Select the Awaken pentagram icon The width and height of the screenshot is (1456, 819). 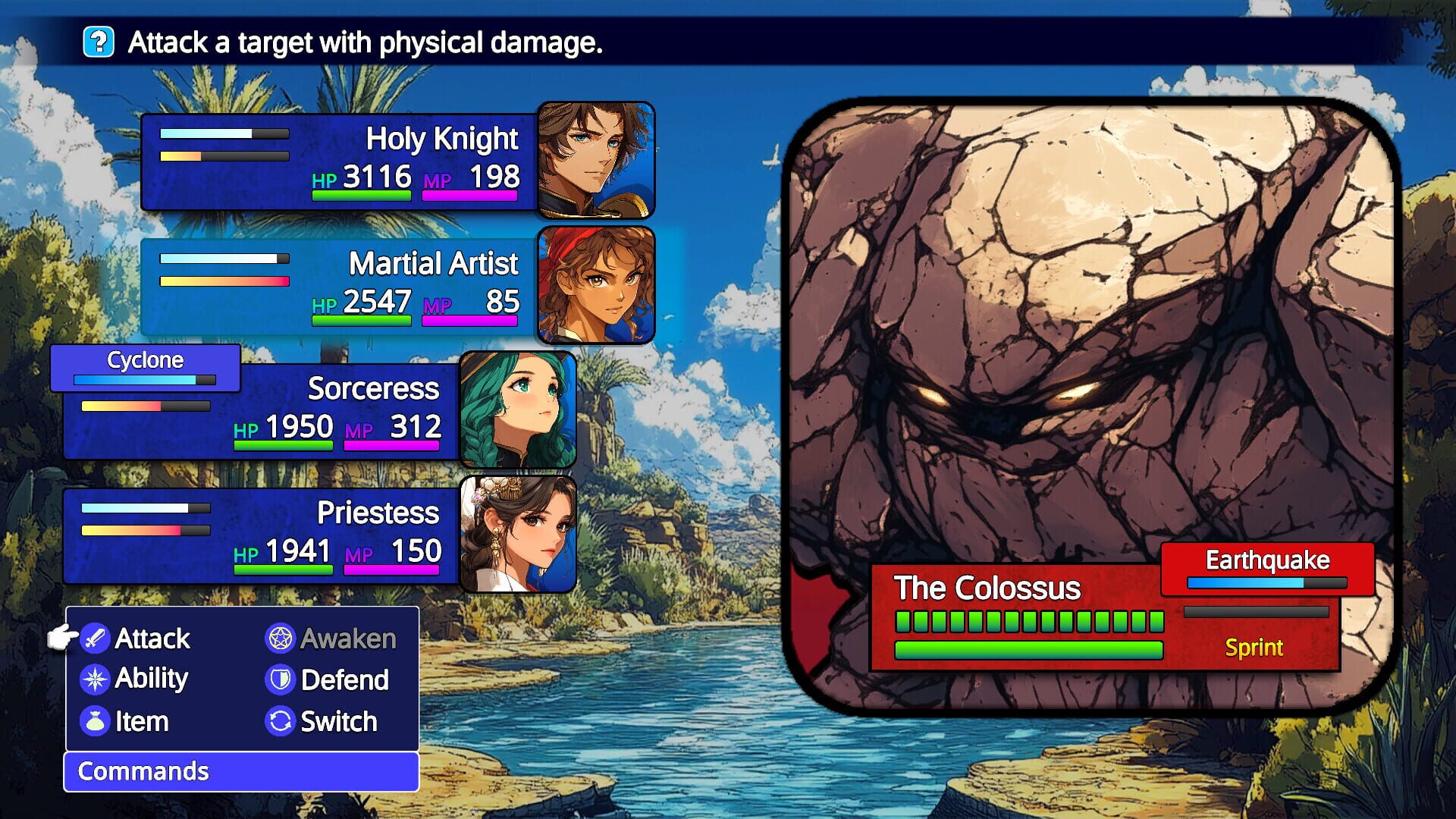[280, 638]
